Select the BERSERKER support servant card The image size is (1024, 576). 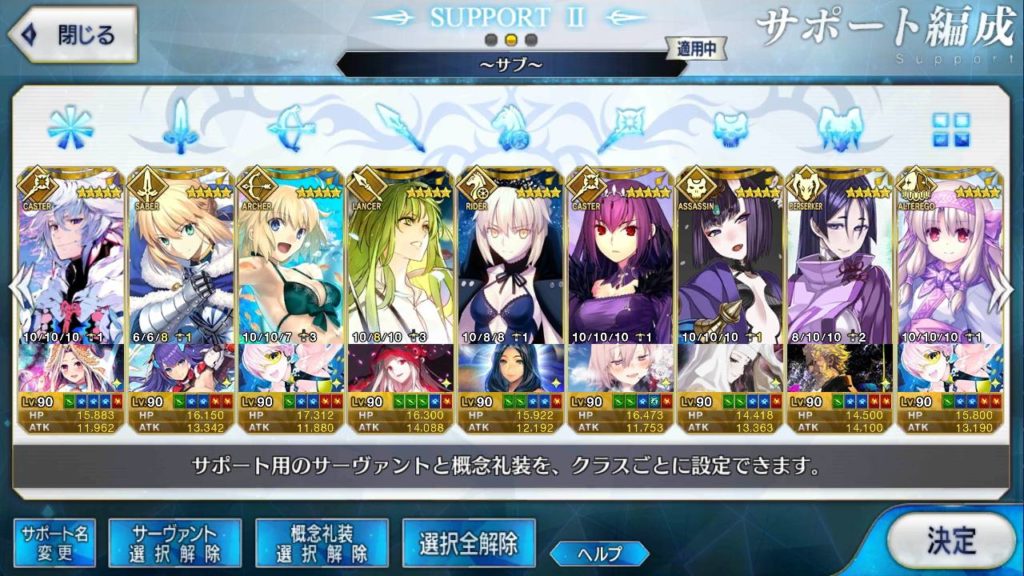pos(839,260)
